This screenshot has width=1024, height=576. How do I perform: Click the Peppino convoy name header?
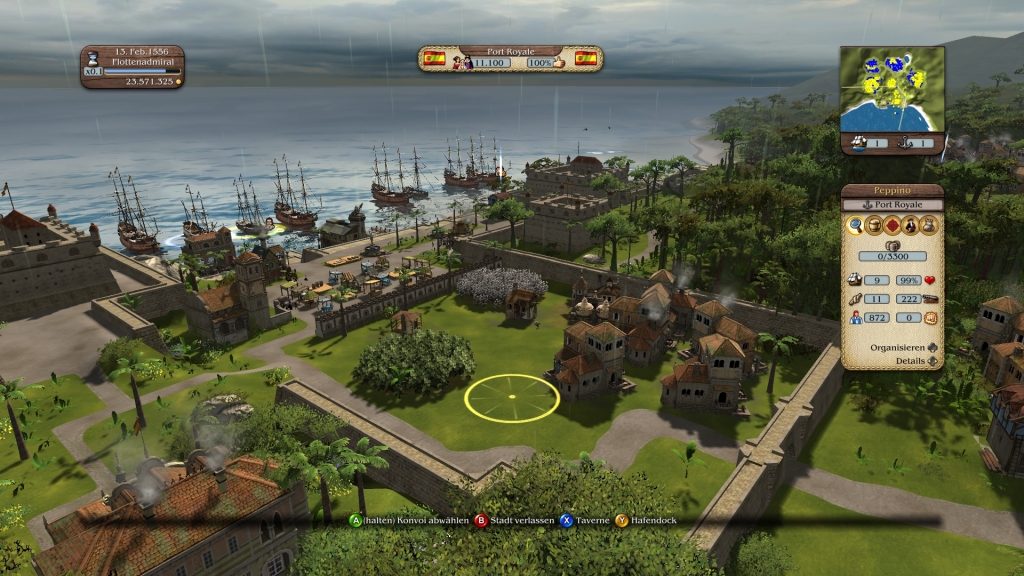pos(892,190)
